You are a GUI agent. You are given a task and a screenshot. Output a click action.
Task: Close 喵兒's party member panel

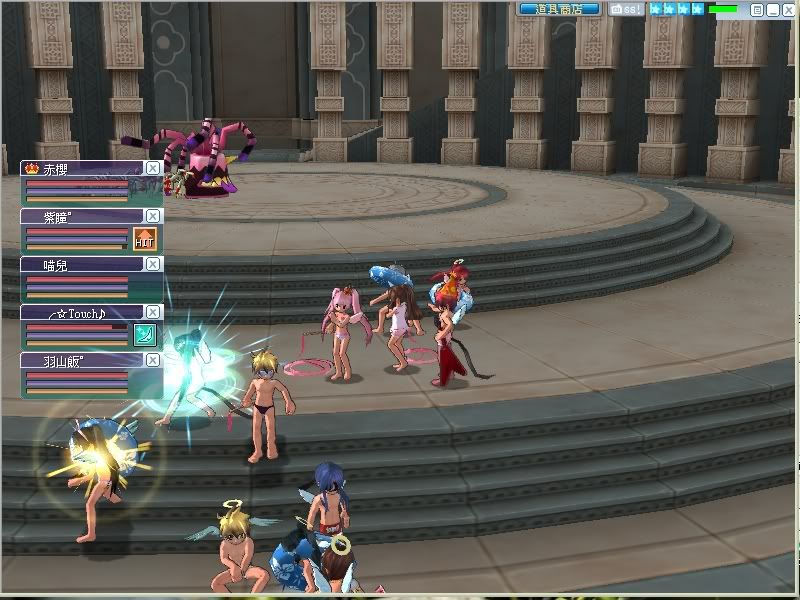point(152,264)
